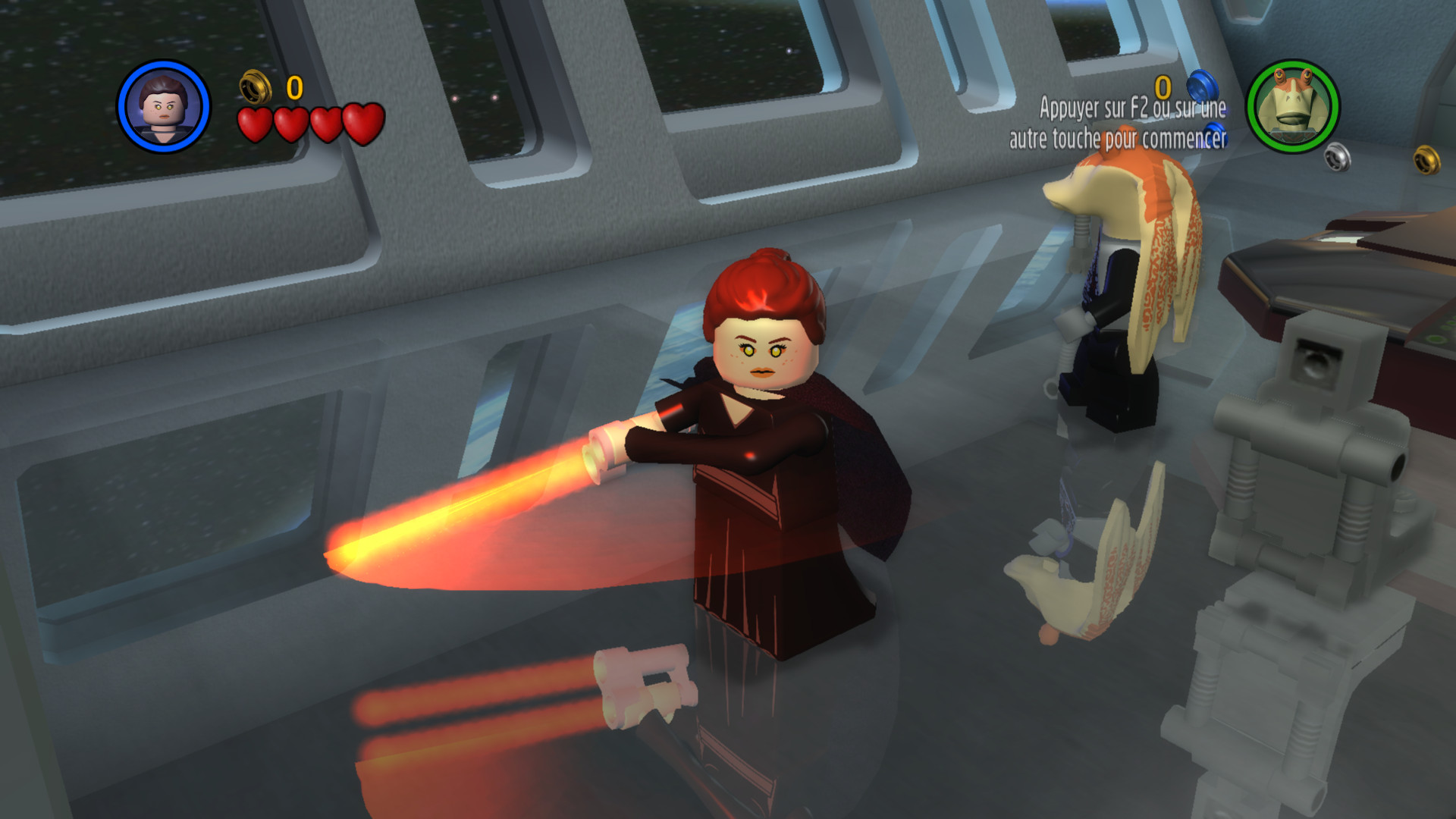Screen dimensions: 1456x819
Task: Select the gold stud icon beside Padmé's counter
Action: [x=256, y=88]
